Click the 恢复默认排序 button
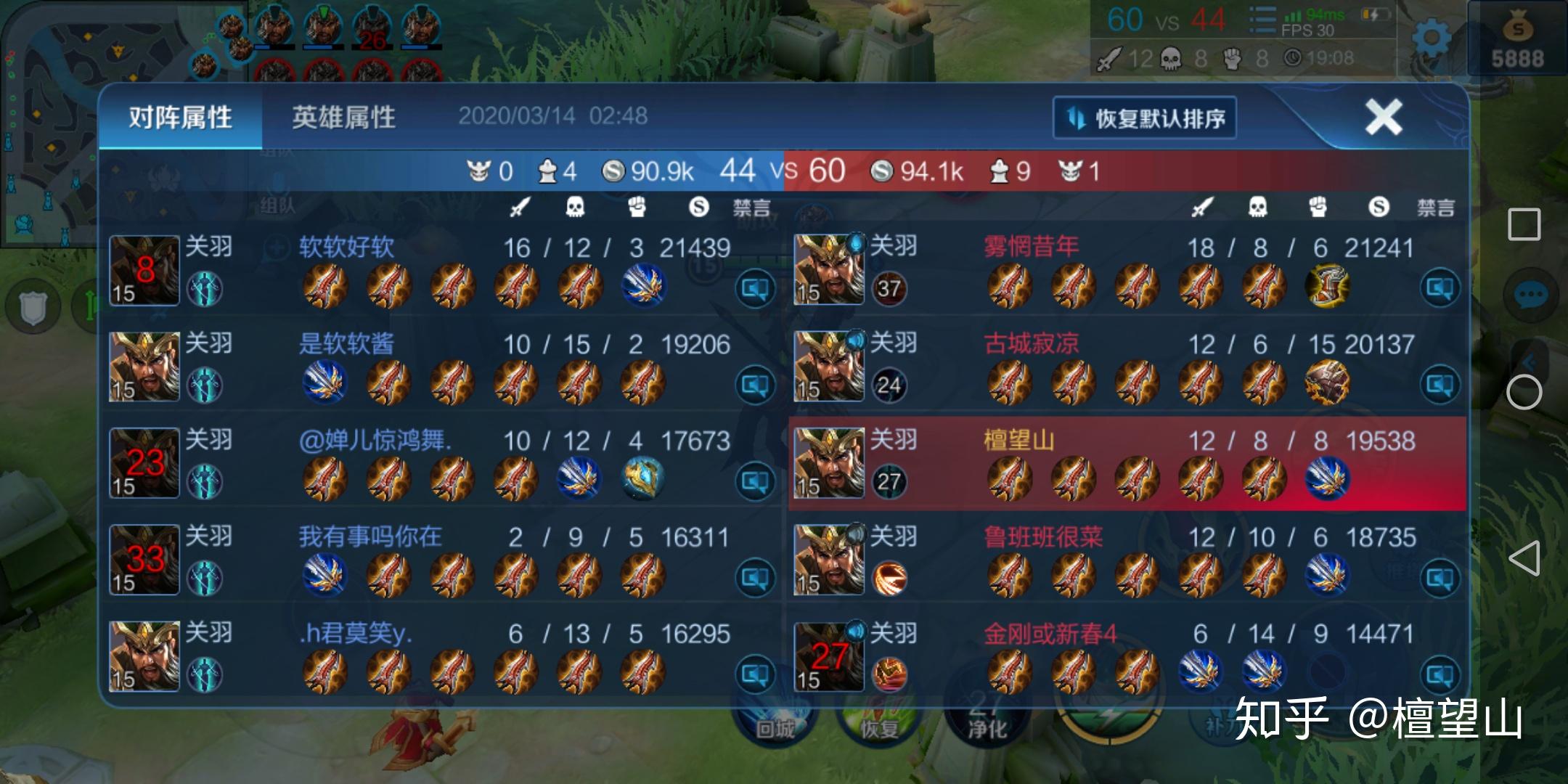1568x784 pixels. [1145, 118]
